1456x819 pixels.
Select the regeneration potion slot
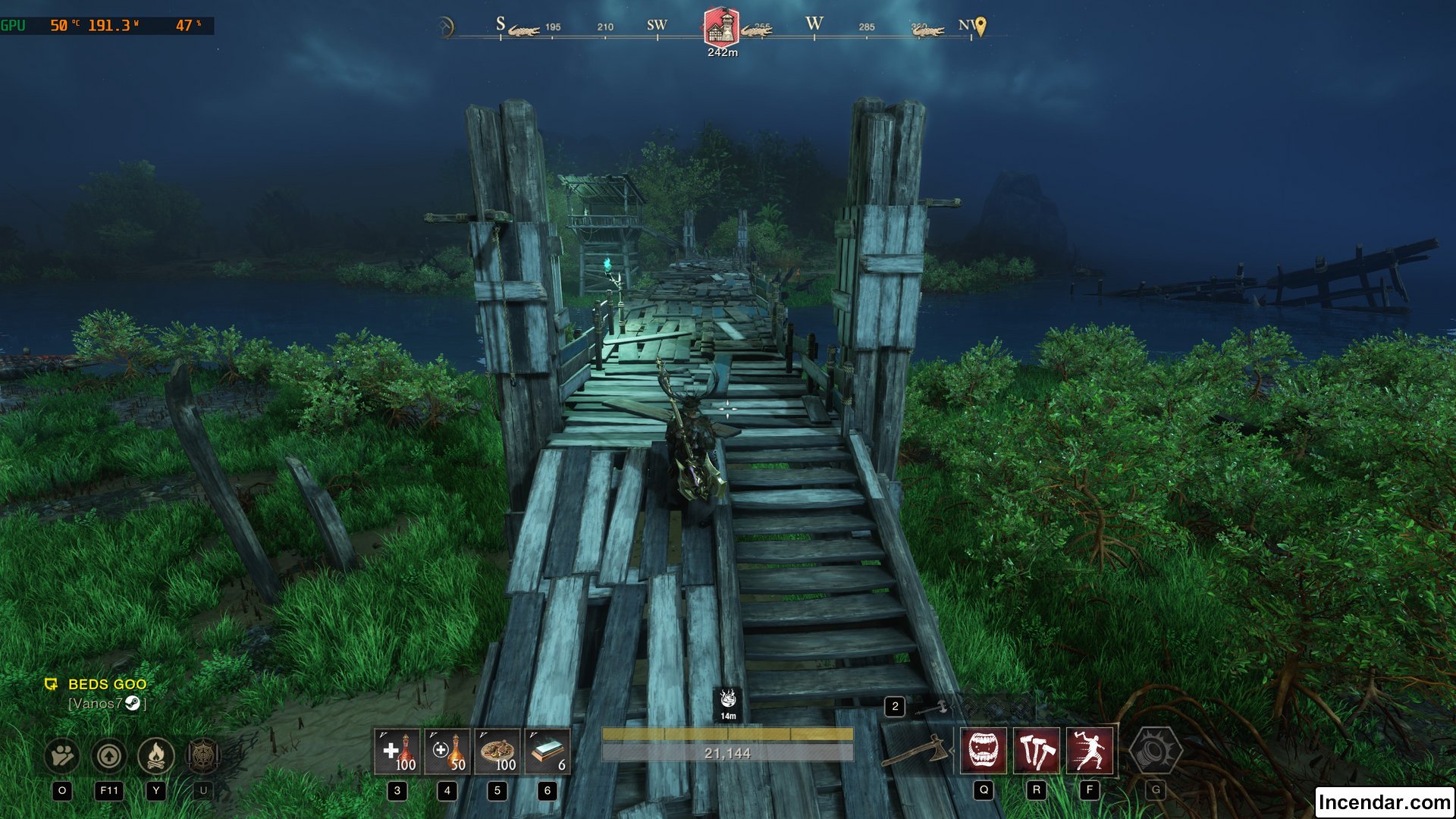coord(447,752)
